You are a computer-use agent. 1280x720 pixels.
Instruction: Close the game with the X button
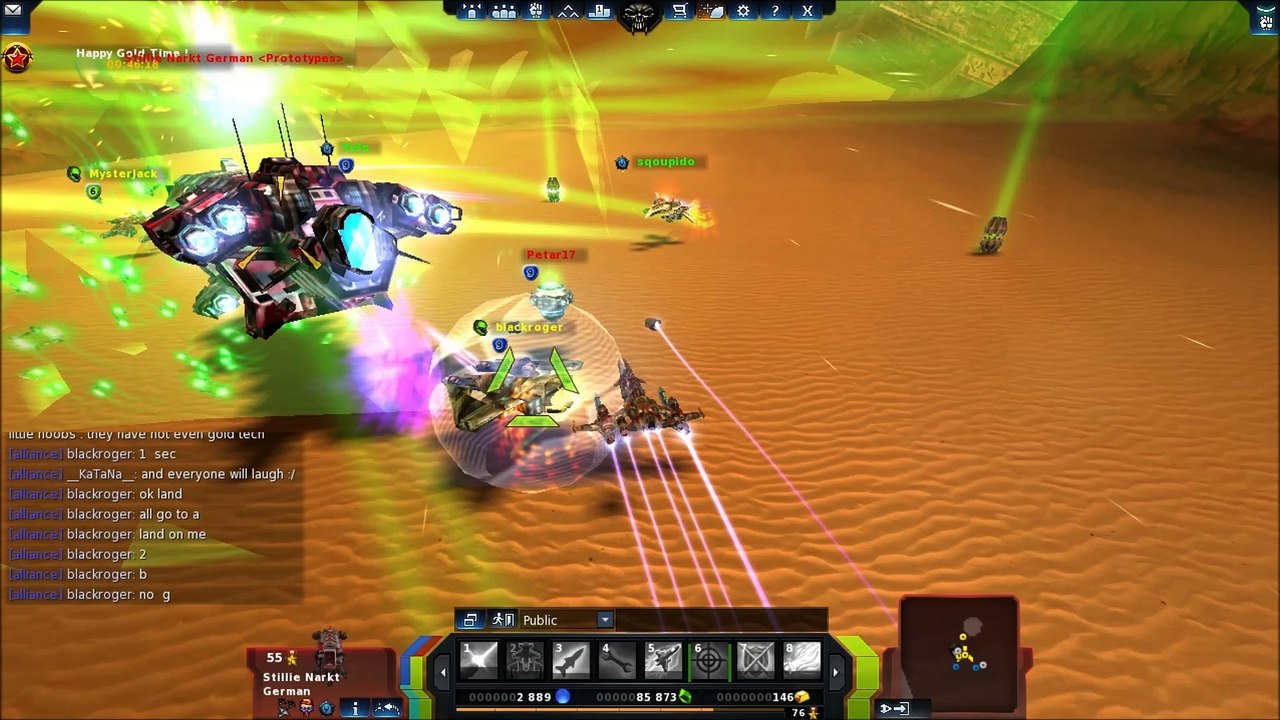(x=807, y=11)
